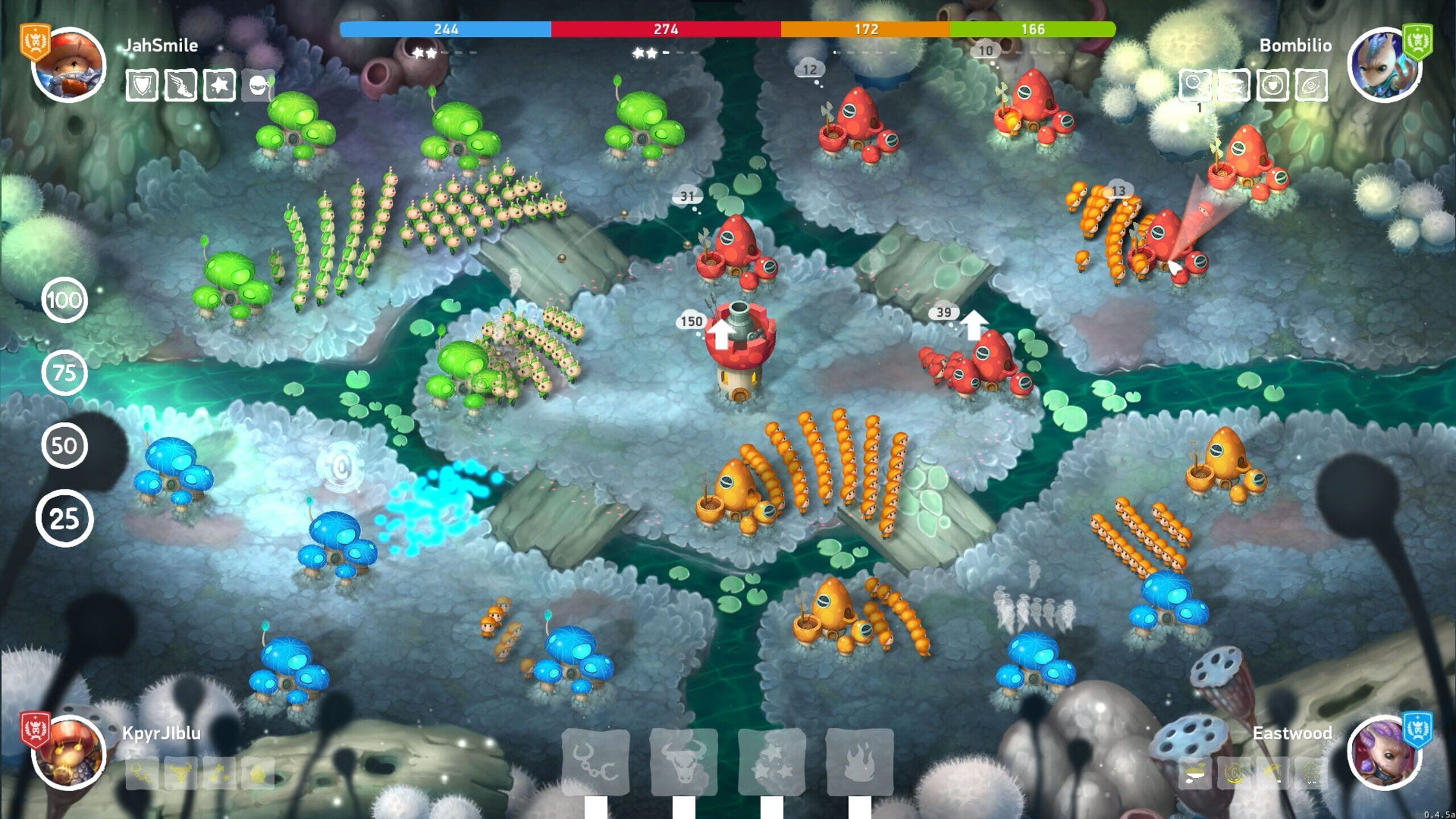Image resolution: width=1456 pixels, height=819 pixels.
Task: Open Bombilio's hero portrait
Action: click(x=1384, y=64)
